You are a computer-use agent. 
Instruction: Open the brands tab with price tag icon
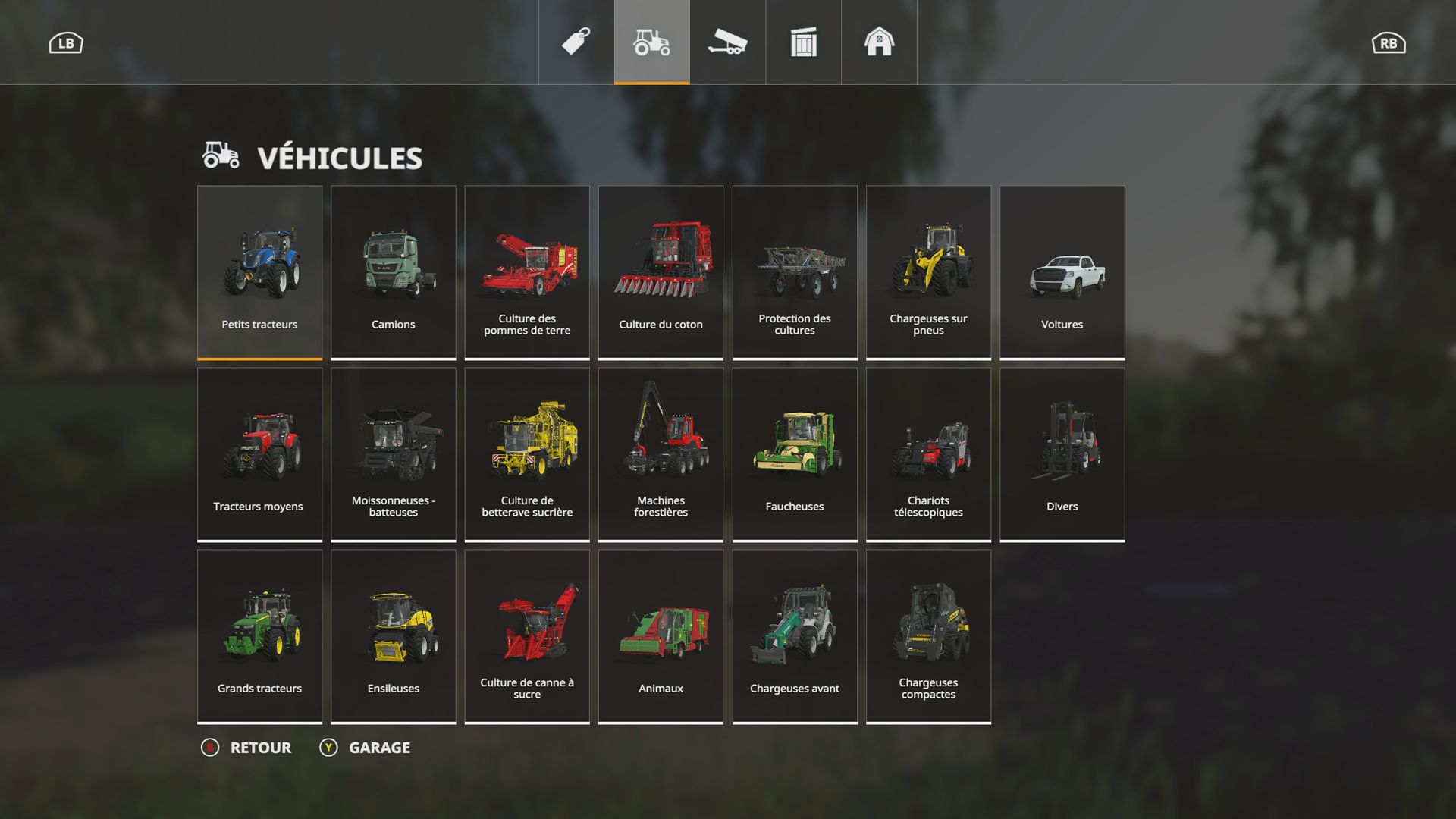[x=575, y=42]
